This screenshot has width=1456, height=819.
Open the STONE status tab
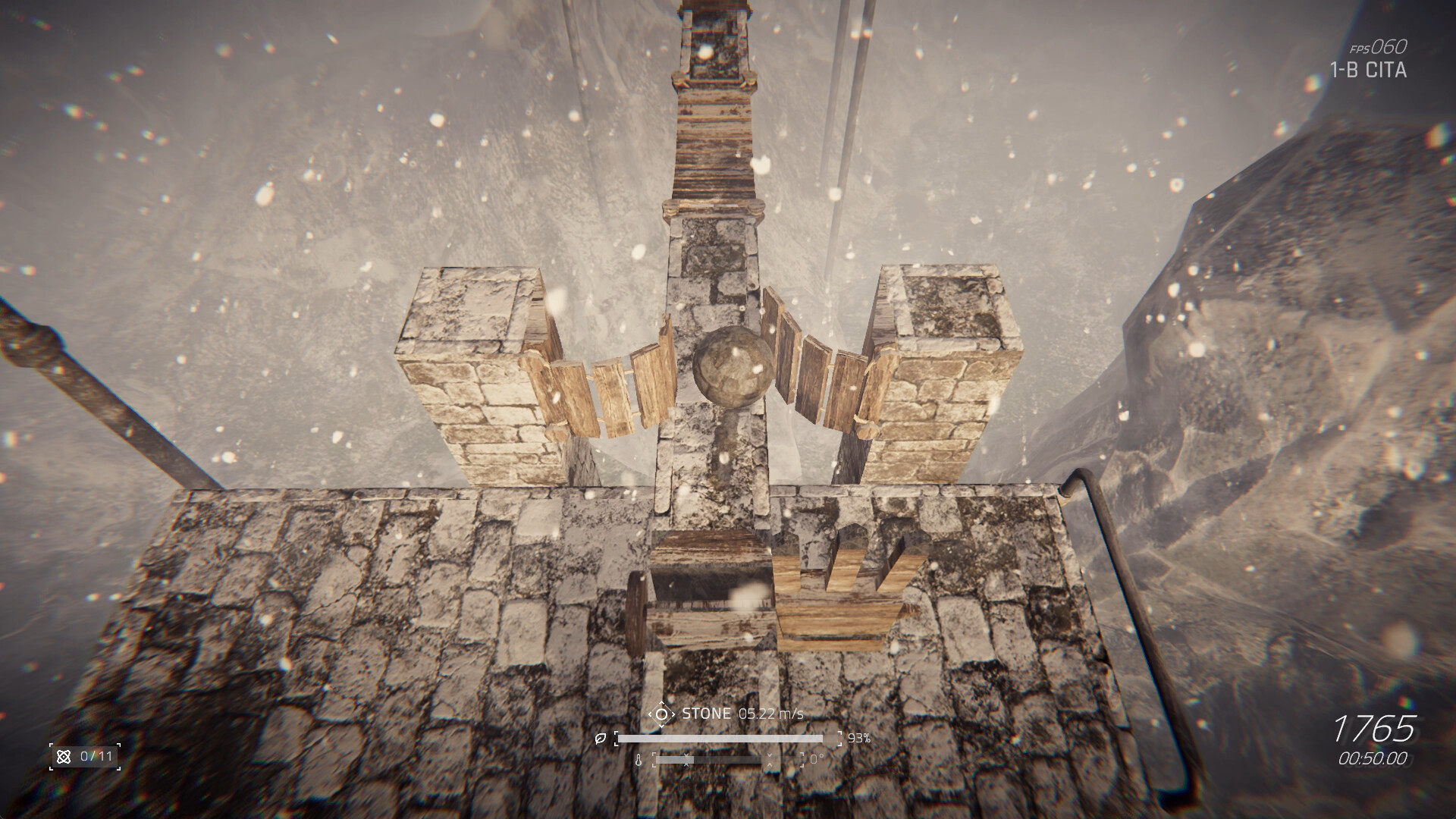pos(707,713)
